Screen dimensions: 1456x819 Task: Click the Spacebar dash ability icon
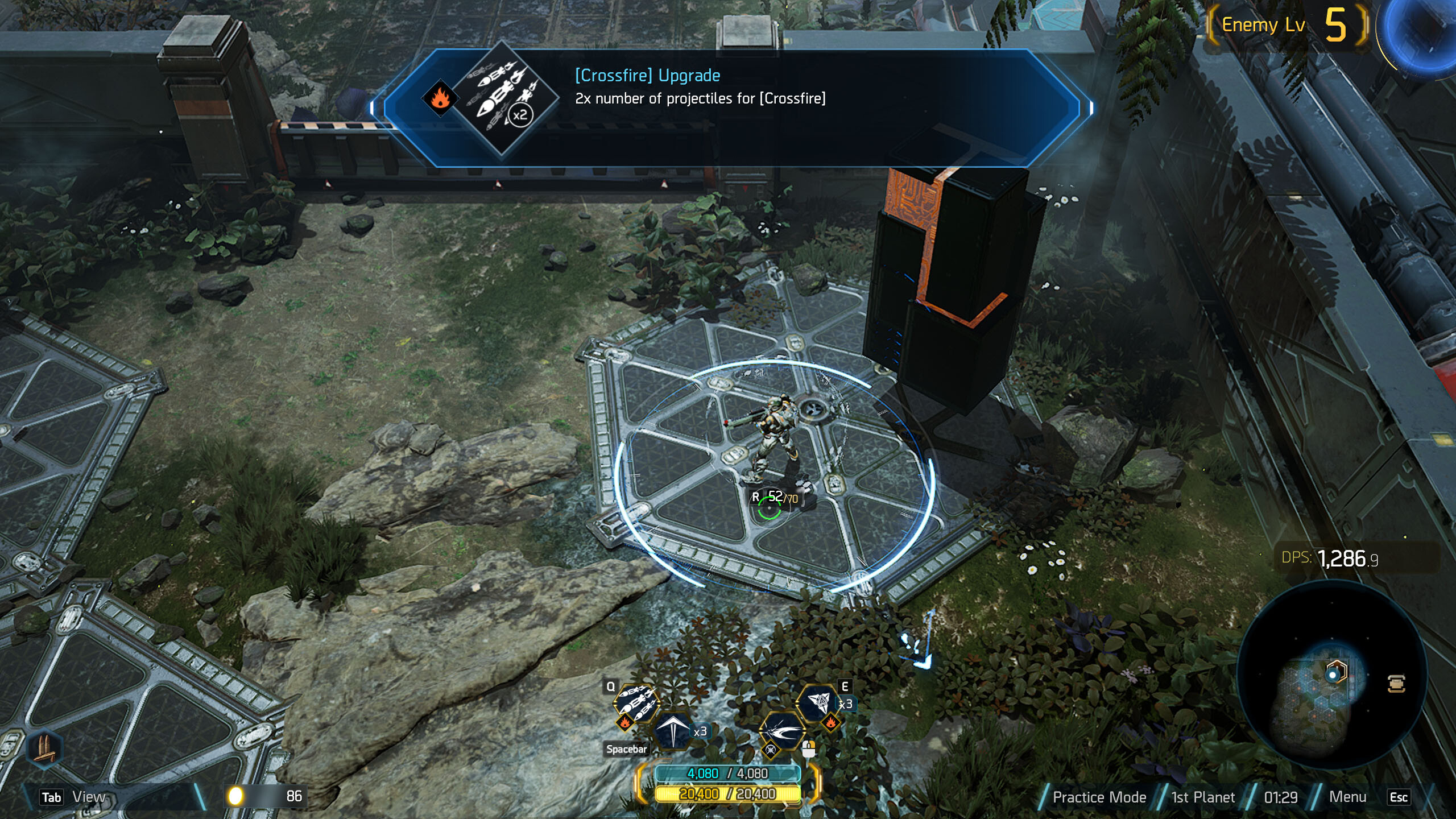(x=673, y=732)
